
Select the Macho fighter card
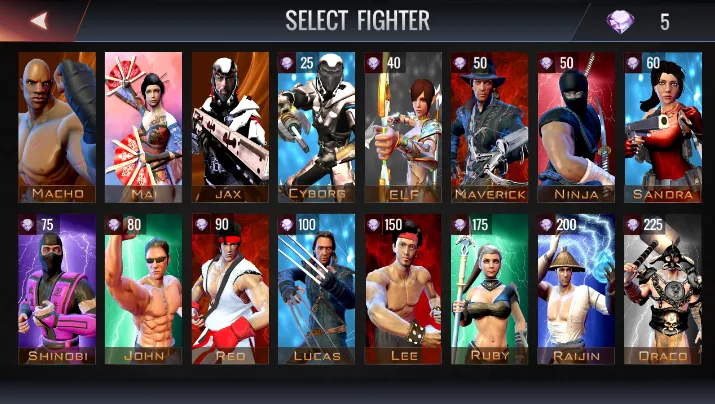click(x=57, y=127)
